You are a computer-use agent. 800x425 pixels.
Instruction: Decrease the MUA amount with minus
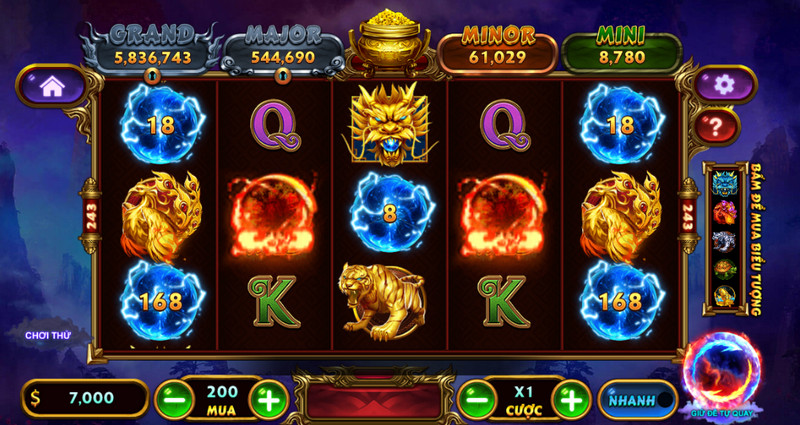(x=173, y=399)
